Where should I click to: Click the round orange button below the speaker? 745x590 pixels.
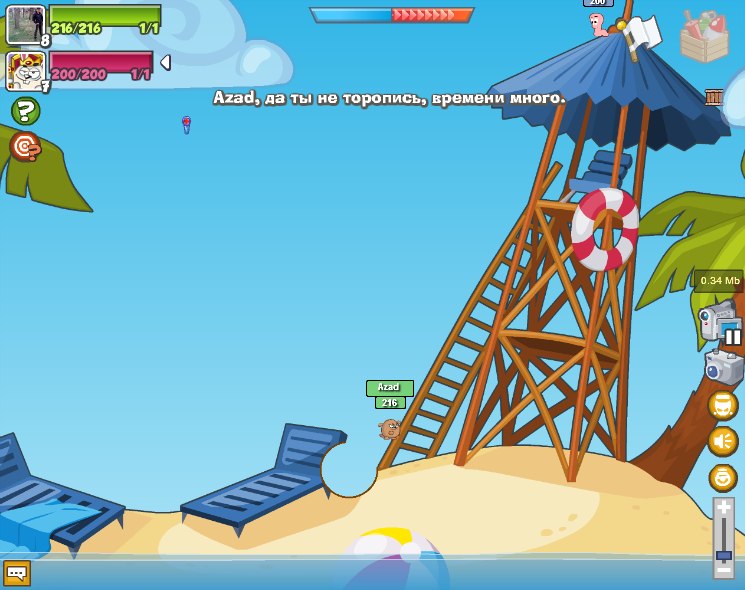(723, 477)
